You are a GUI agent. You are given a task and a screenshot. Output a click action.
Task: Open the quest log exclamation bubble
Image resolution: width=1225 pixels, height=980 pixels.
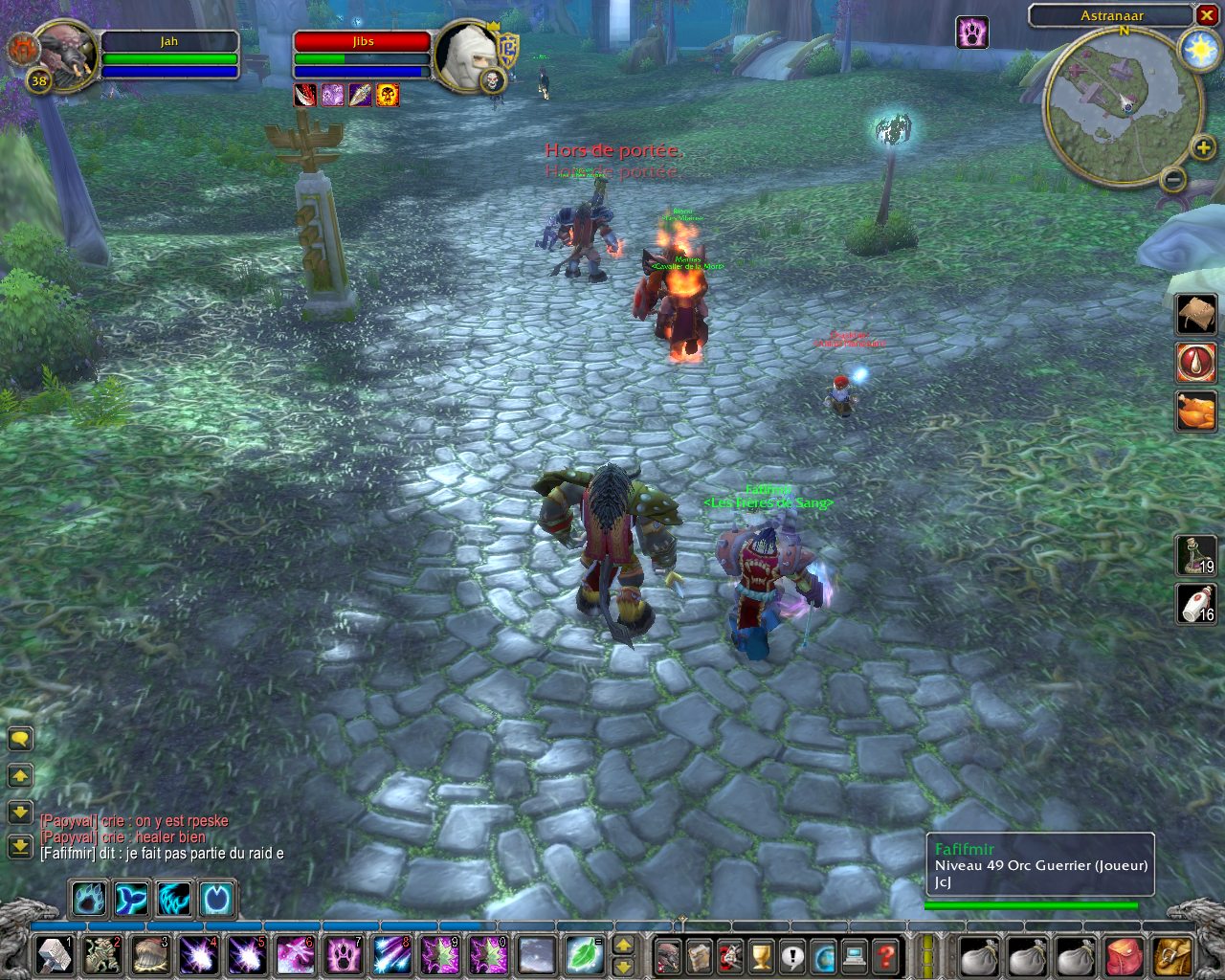(x=792, y=956)
